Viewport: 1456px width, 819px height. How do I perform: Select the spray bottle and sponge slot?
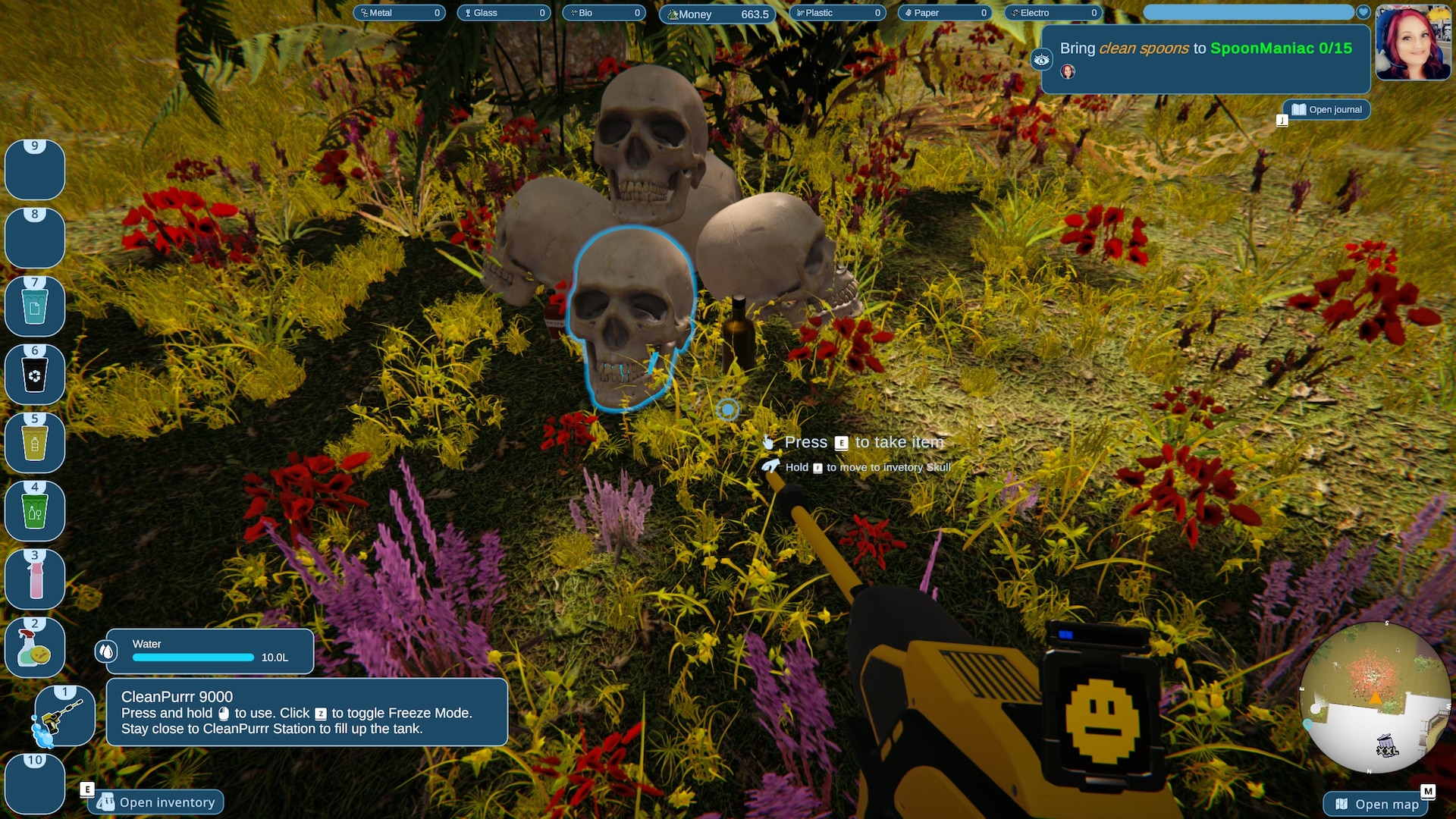pos(35,648)
